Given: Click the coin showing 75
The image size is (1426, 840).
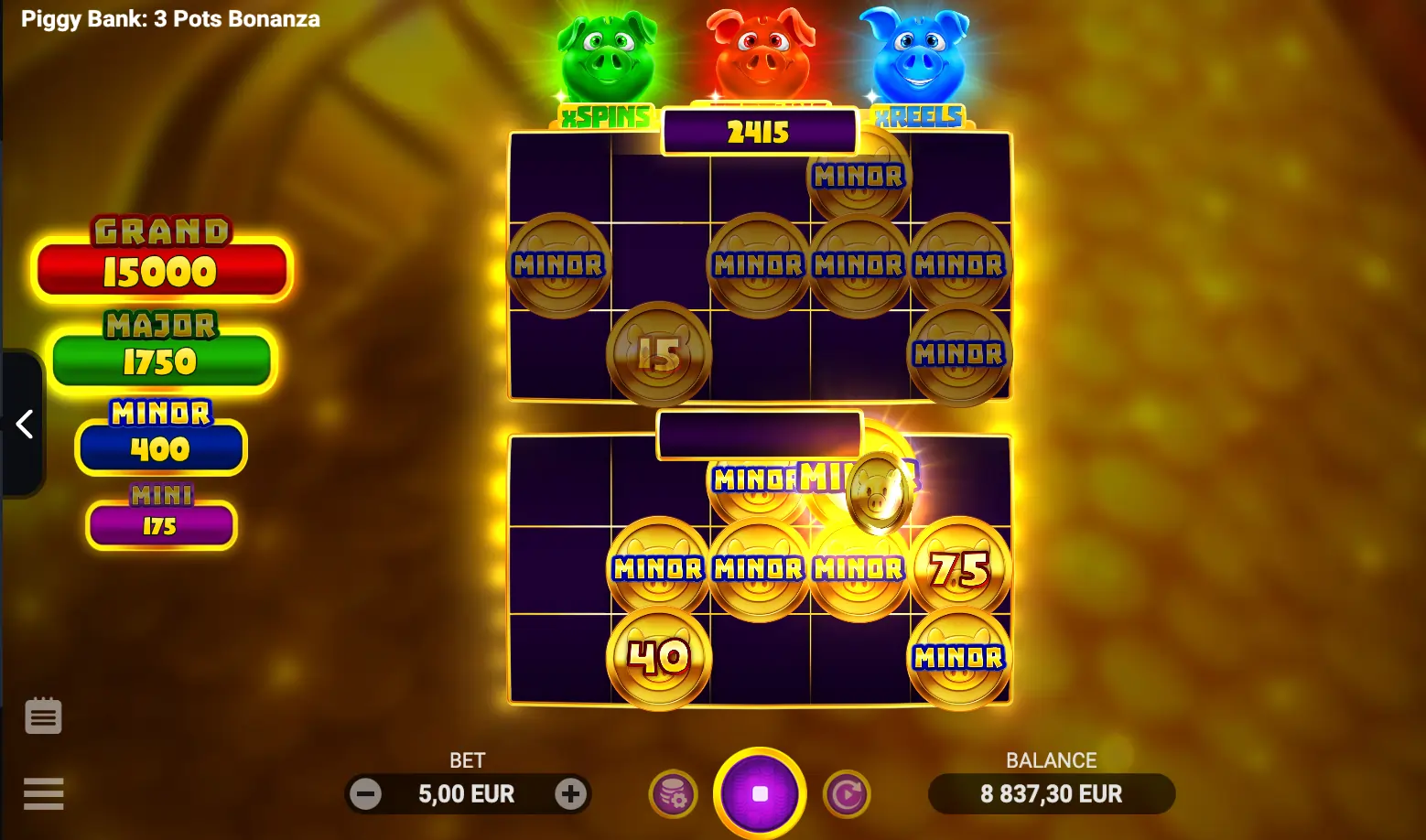Looking at the screenshot, I should click(959, 567).
